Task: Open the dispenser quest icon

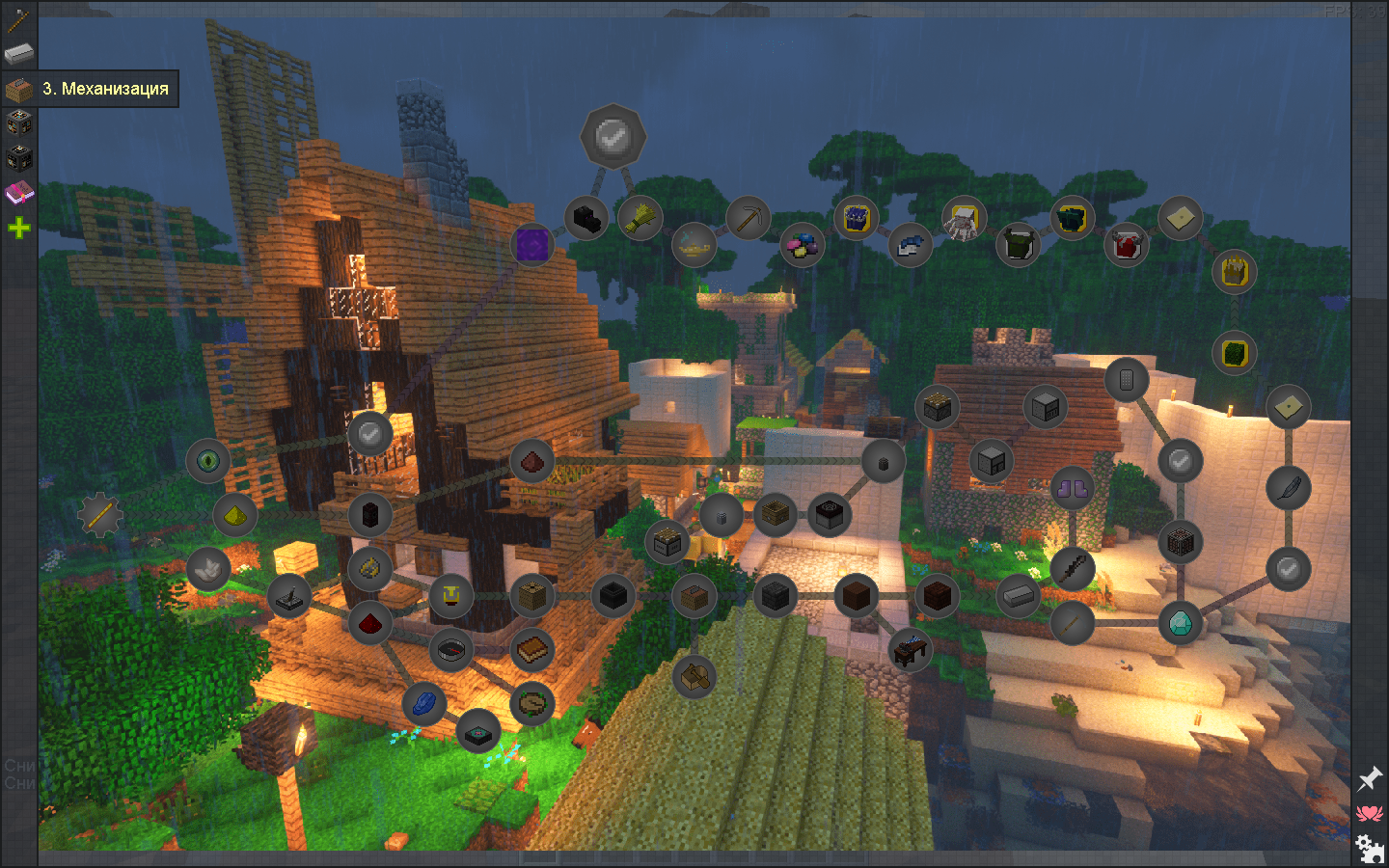Action: click(x=1045, y=406)
